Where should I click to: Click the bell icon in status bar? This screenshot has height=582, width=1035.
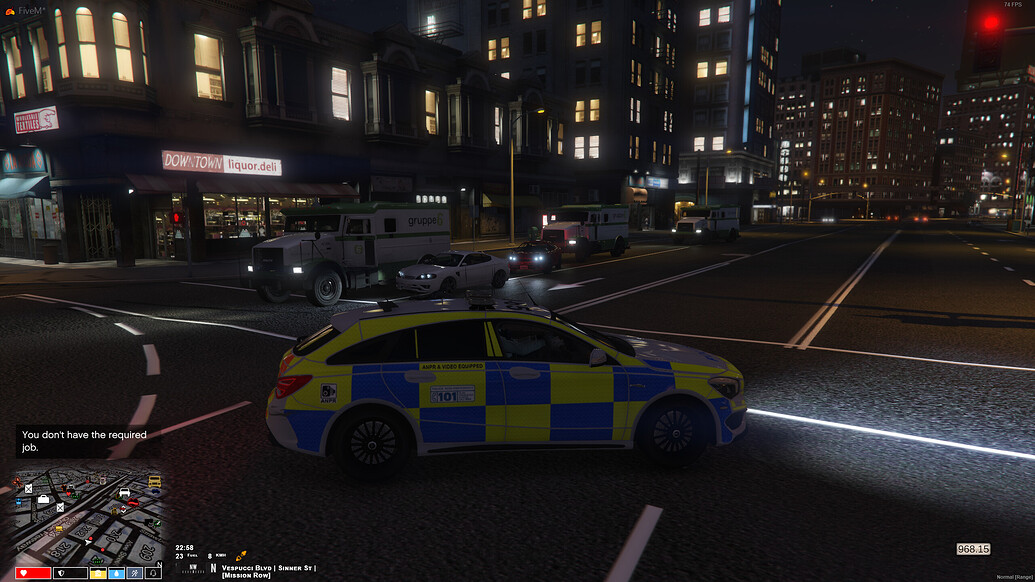pos(153,573)
